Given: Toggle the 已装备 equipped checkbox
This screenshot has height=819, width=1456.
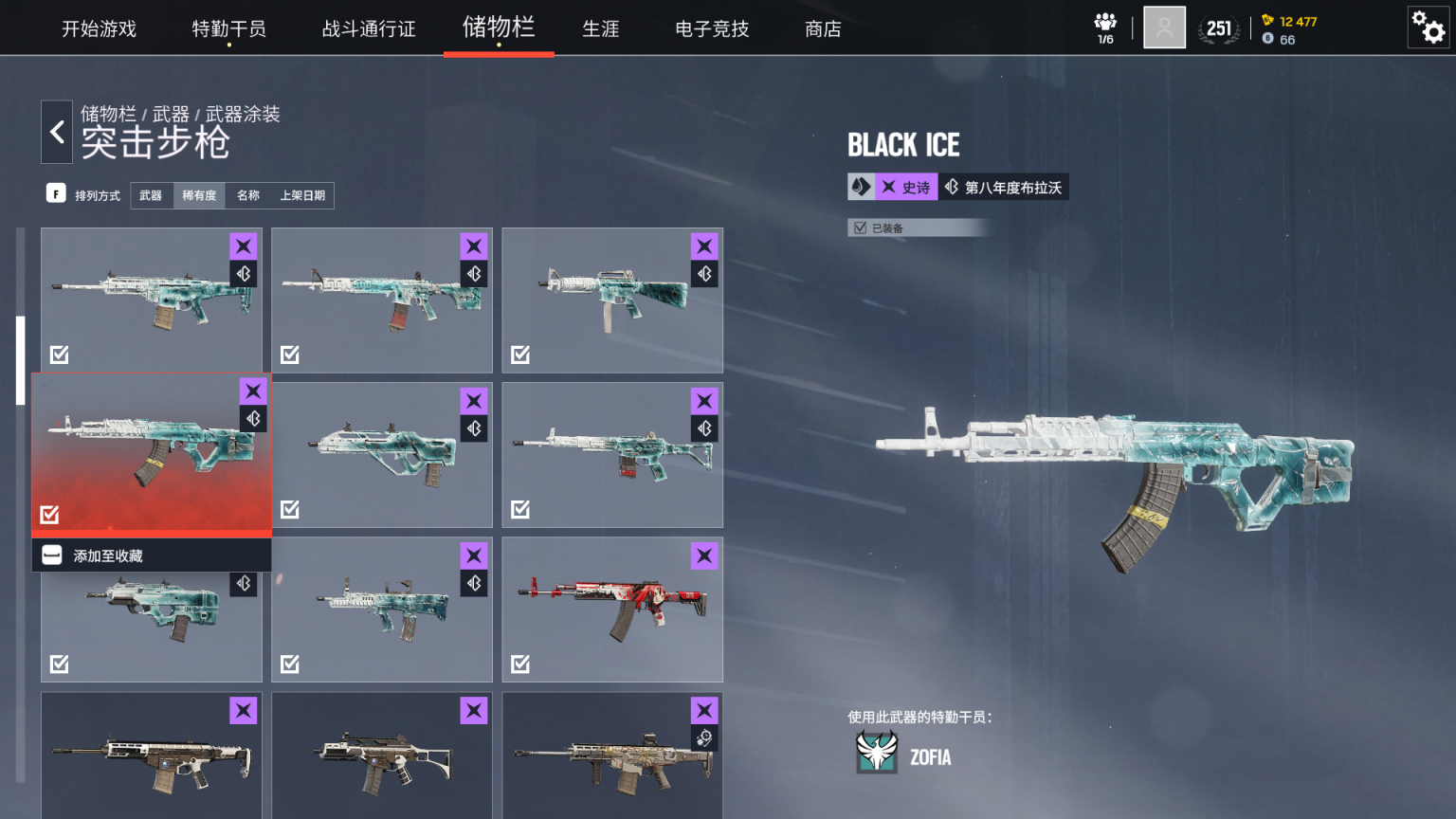Looking at the screenshot, I should (x=861, y=227).
